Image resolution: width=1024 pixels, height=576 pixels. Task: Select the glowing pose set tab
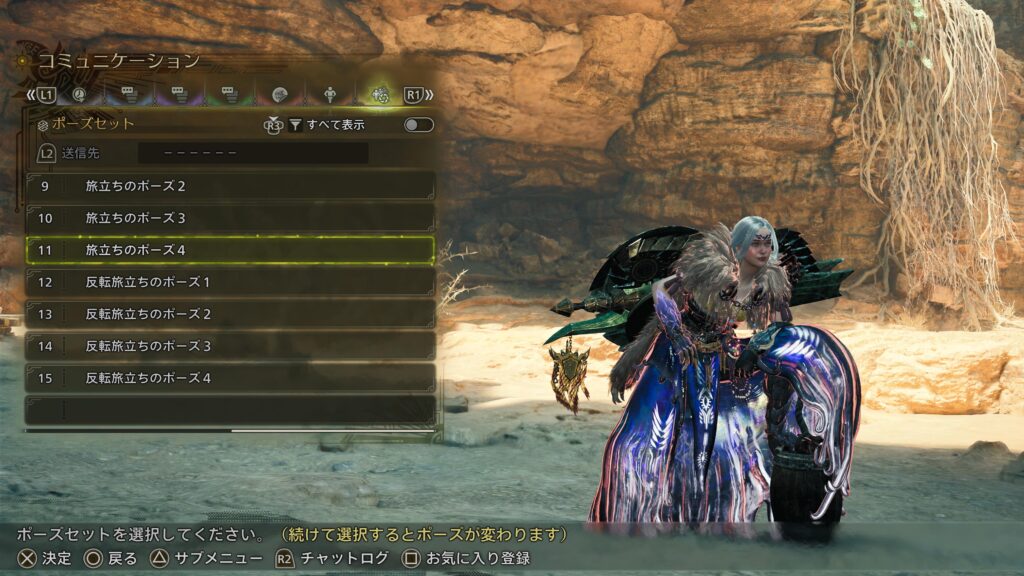pos(379,95)
